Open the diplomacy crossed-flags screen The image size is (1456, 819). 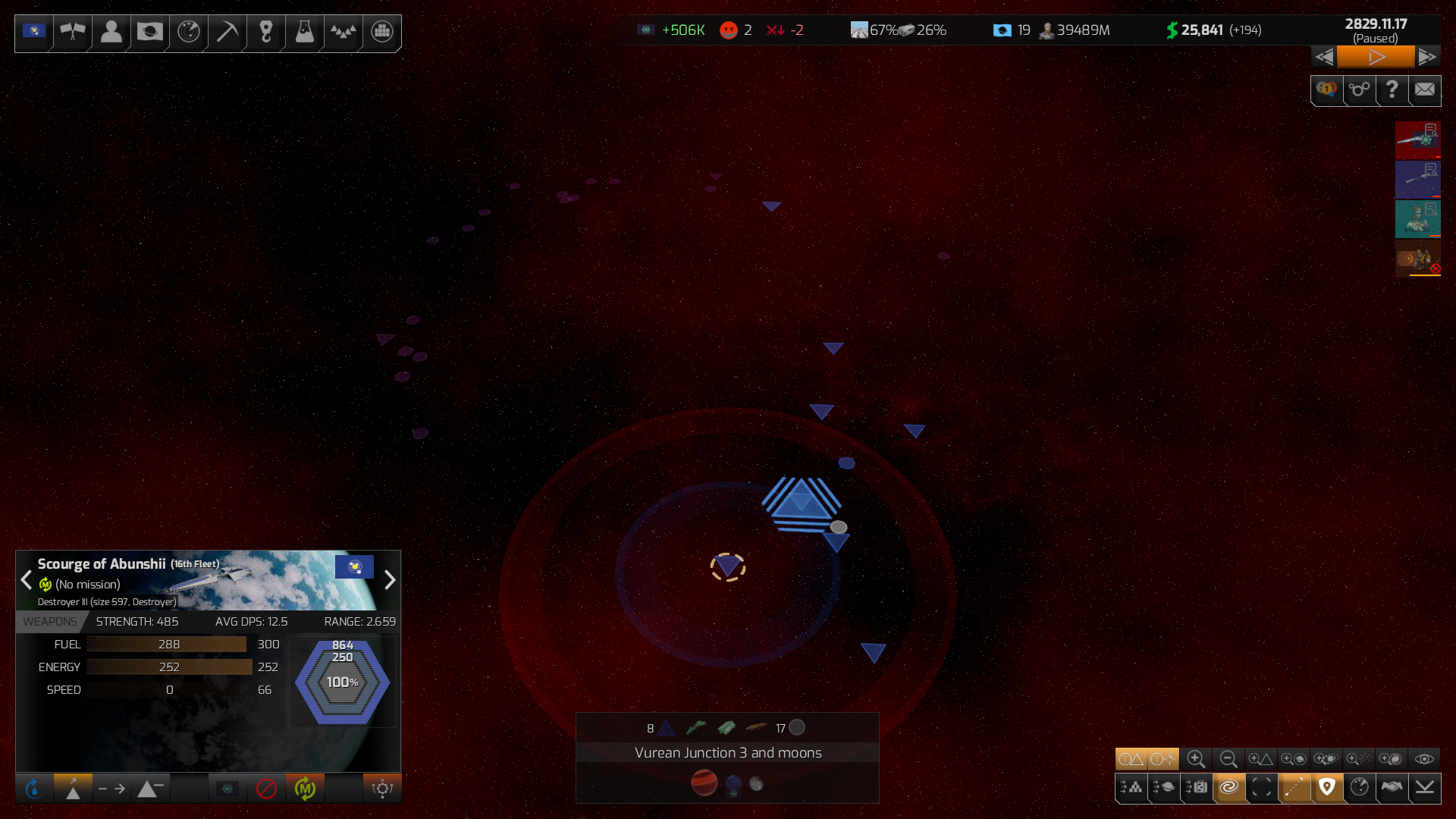click(x=73, y=32)
